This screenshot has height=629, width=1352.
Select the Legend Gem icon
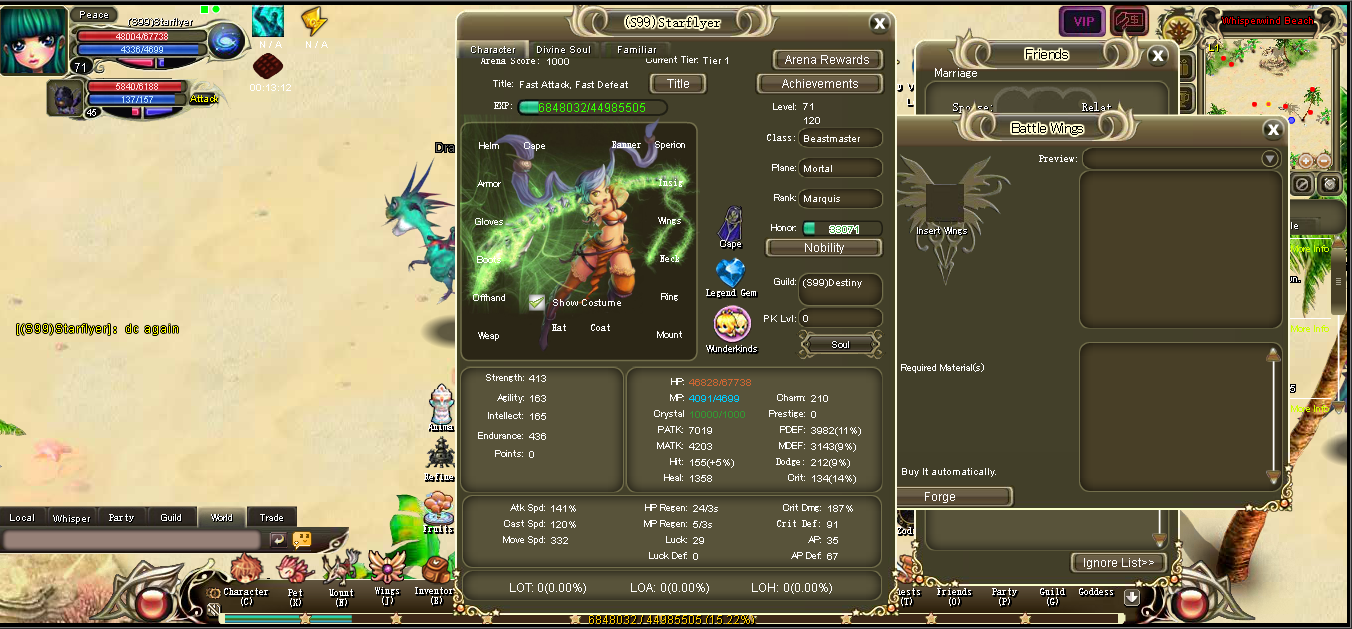point(731,273)
